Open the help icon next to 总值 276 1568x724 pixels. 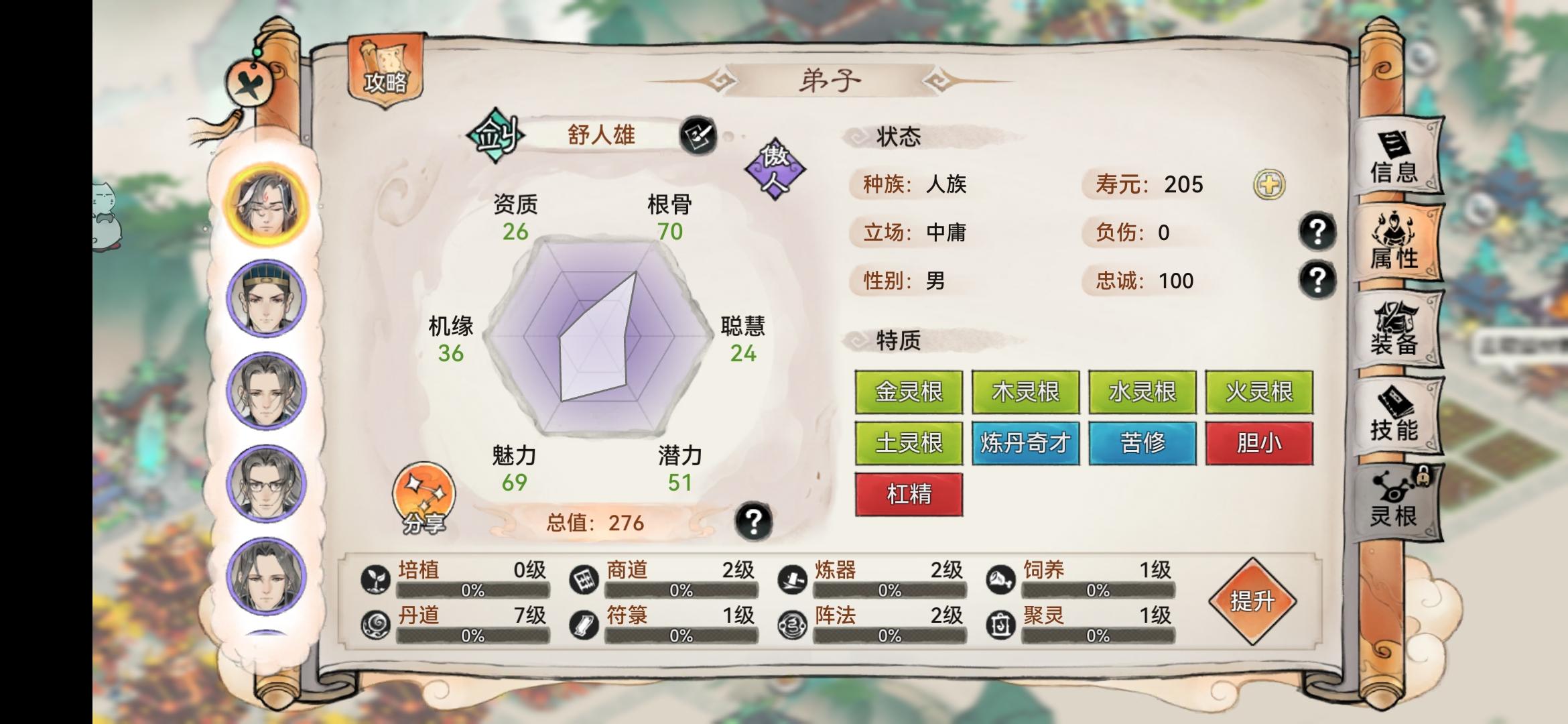coord(756,522)
